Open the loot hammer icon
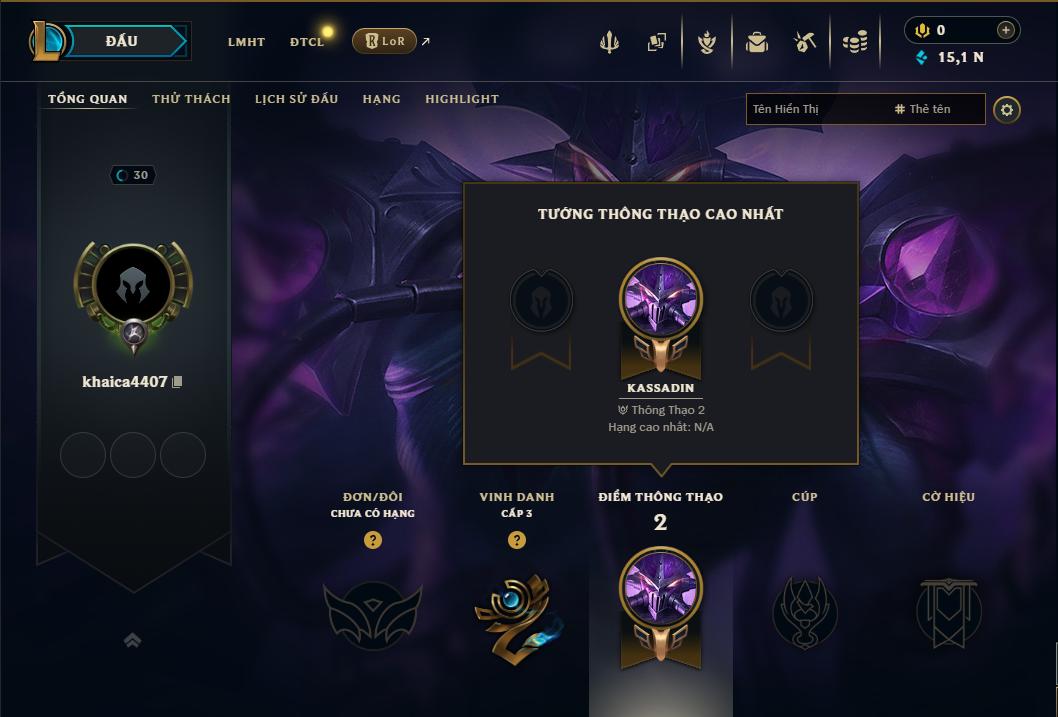 coord(805,42)
